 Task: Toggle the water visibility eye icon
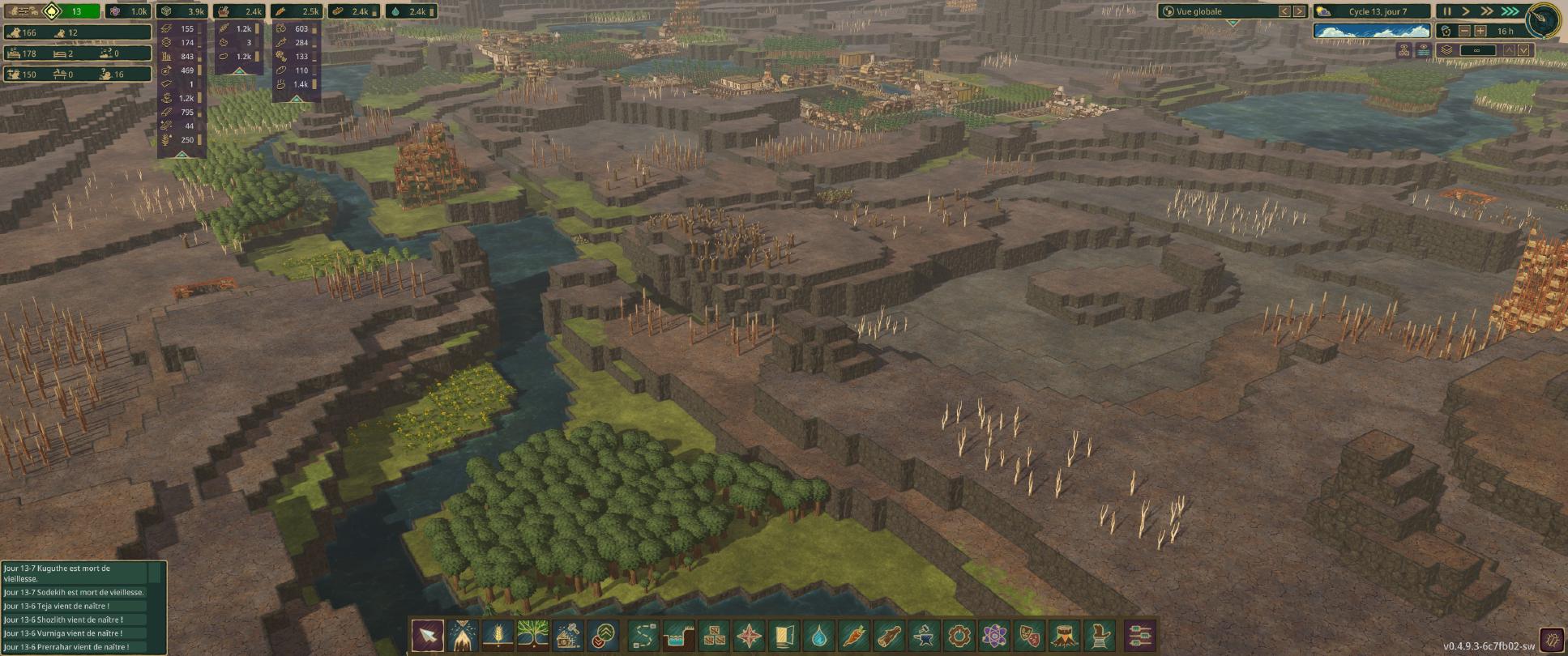1424,50
